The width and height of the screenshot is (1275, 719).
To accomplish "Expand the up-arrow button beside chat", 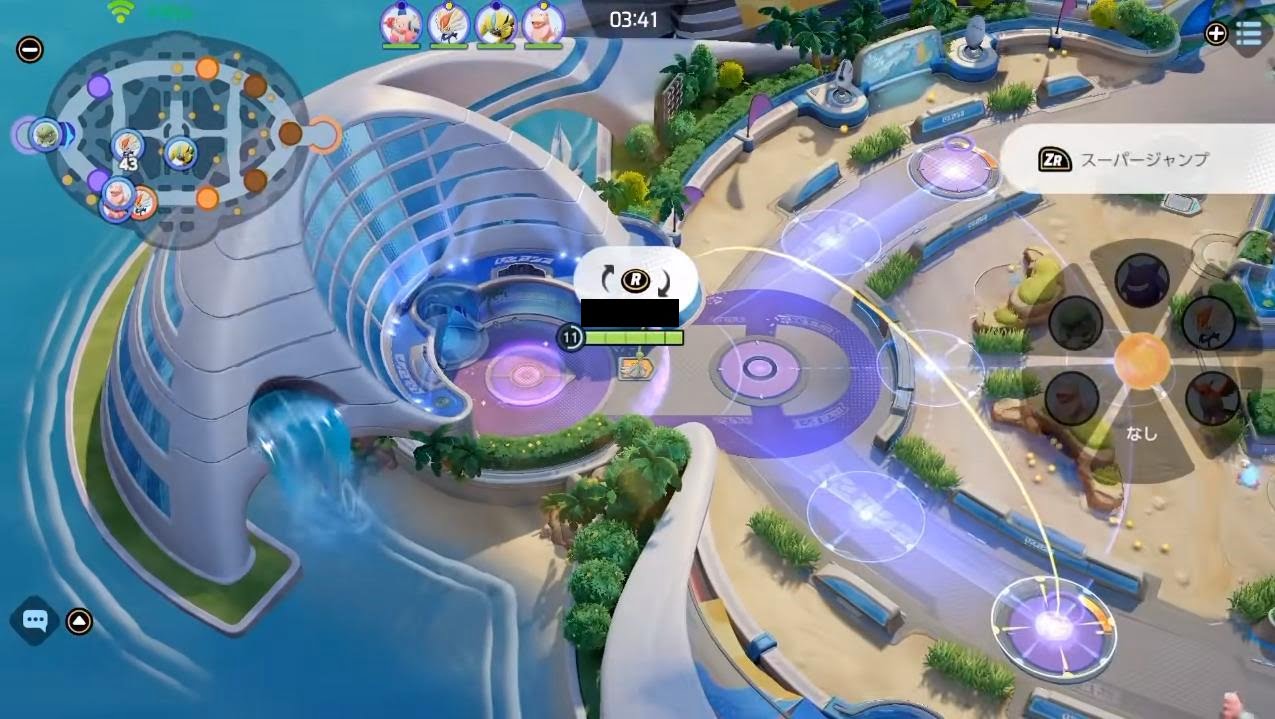I will pos(79,622).
